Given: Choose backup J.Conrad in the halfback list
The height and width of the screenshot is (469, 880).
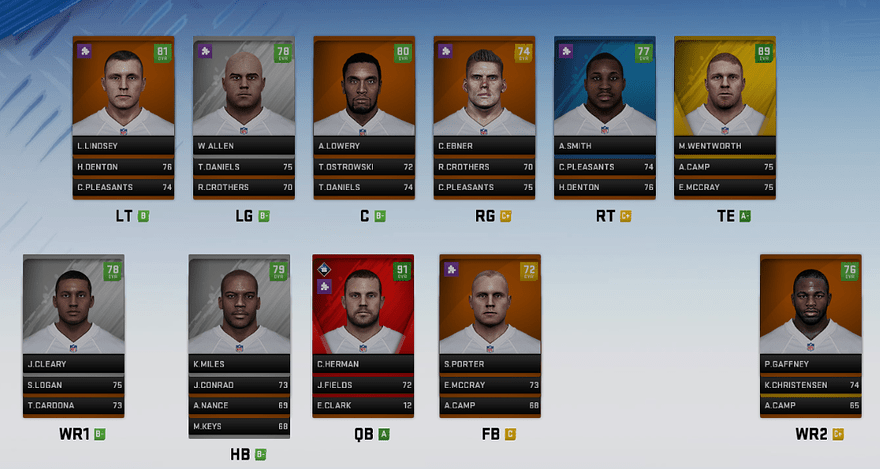Looking at the screenshot, I should pos(239,384).
